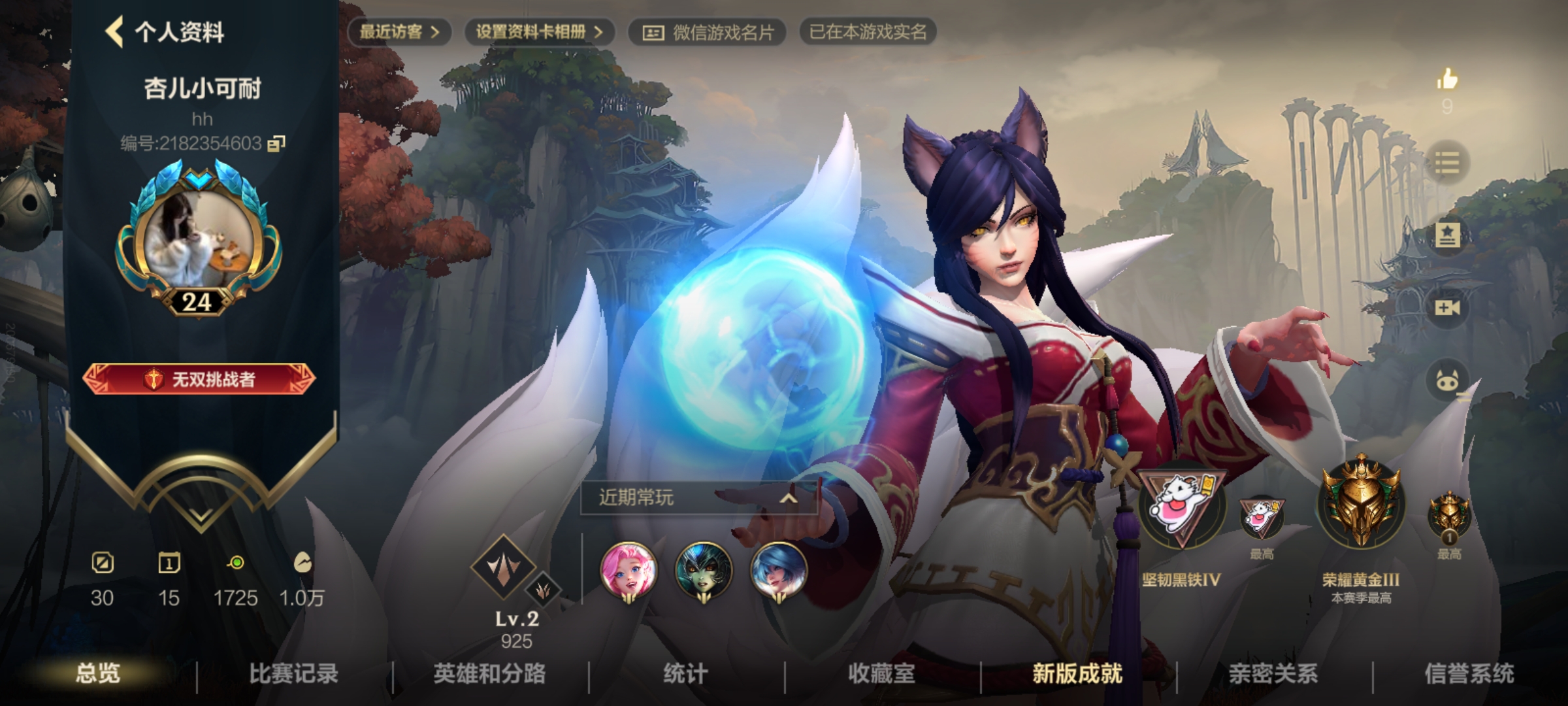Expand the profile panel down arrow
The width and height of the screenshot is (1568, 706).
pyautogui.click(x=200, y=516)
